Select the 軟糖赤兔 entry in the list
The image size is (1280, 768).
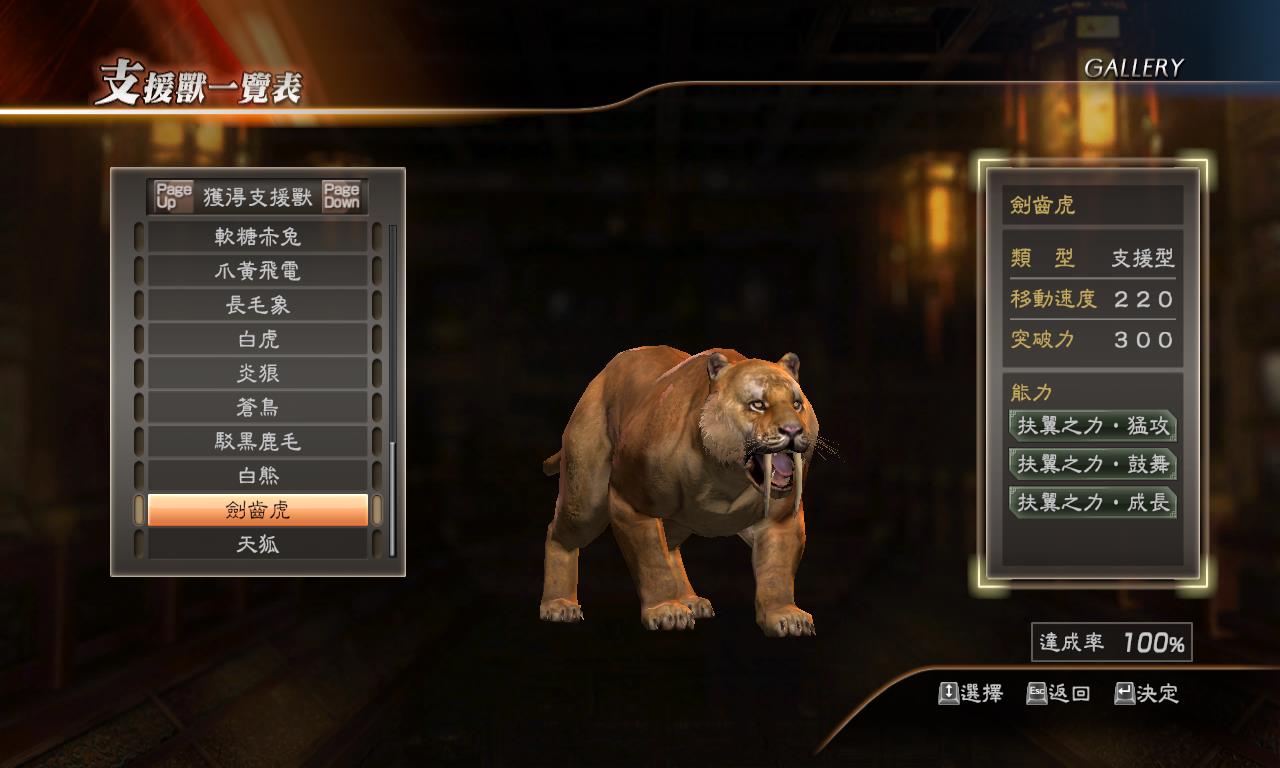[x=257, y=237]
